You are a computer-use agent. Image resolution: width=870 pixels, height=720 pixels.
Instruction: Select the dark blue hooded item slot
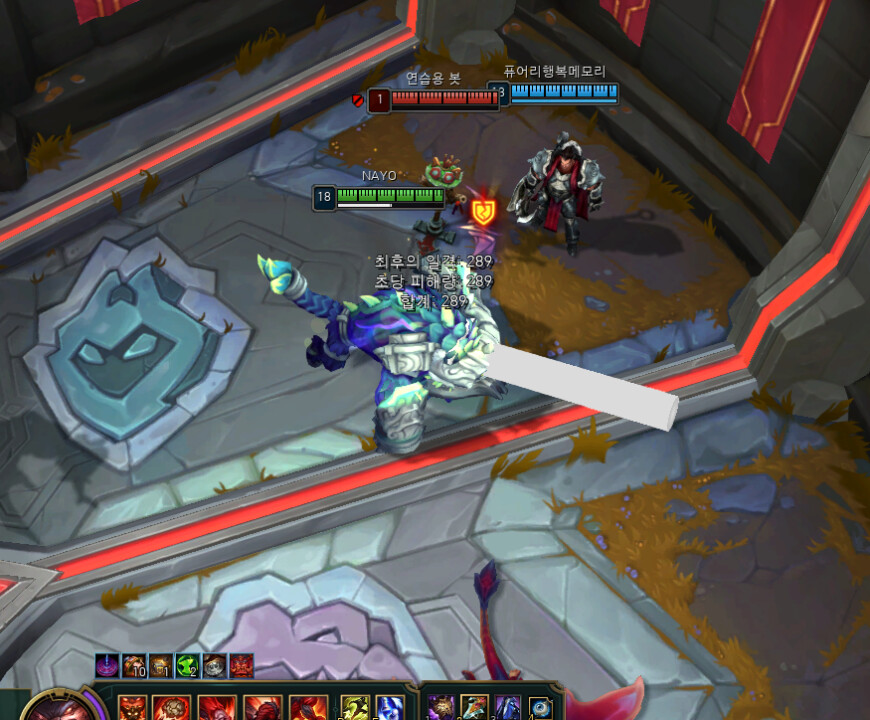point(508,708)
